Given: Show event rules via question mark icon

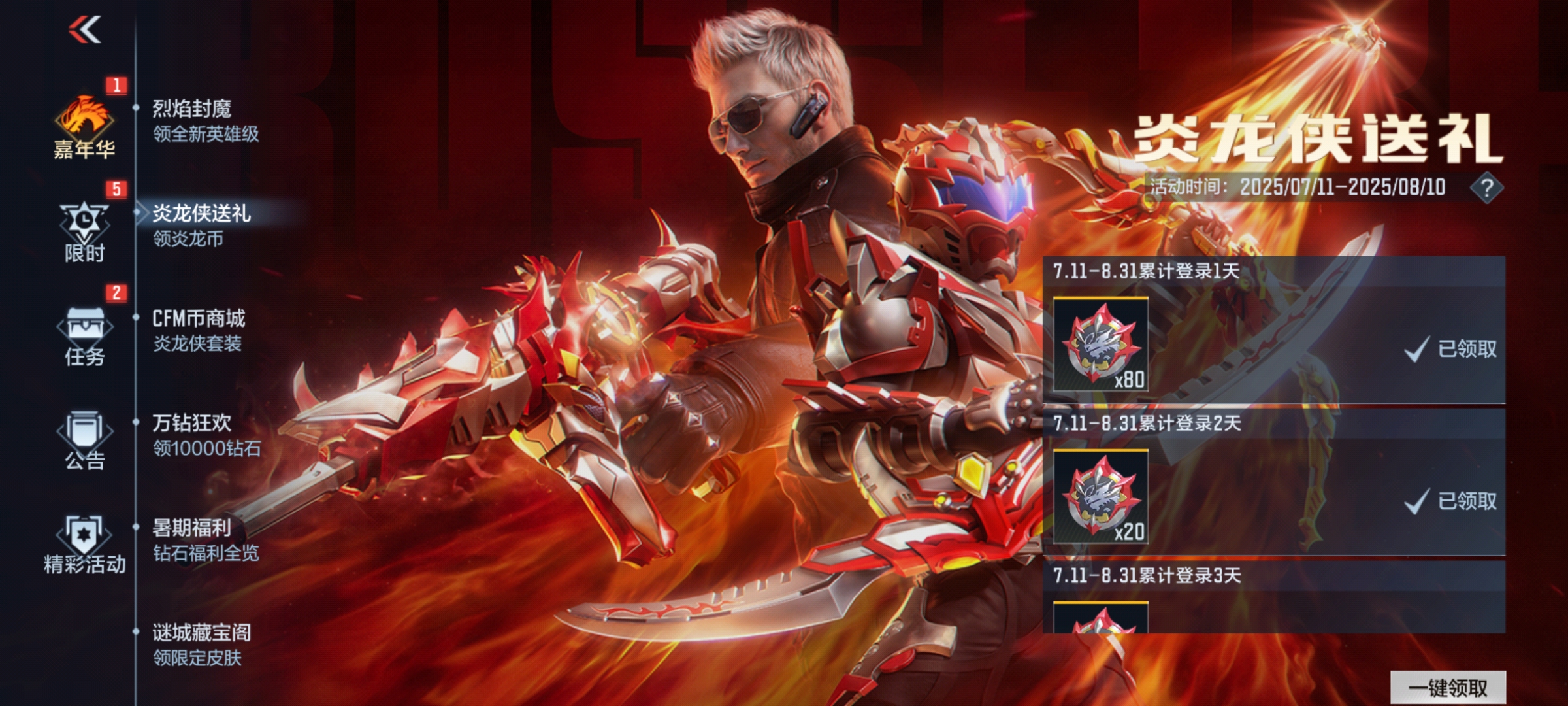Looking at the screenshot, I should (x=1486, y=188).
